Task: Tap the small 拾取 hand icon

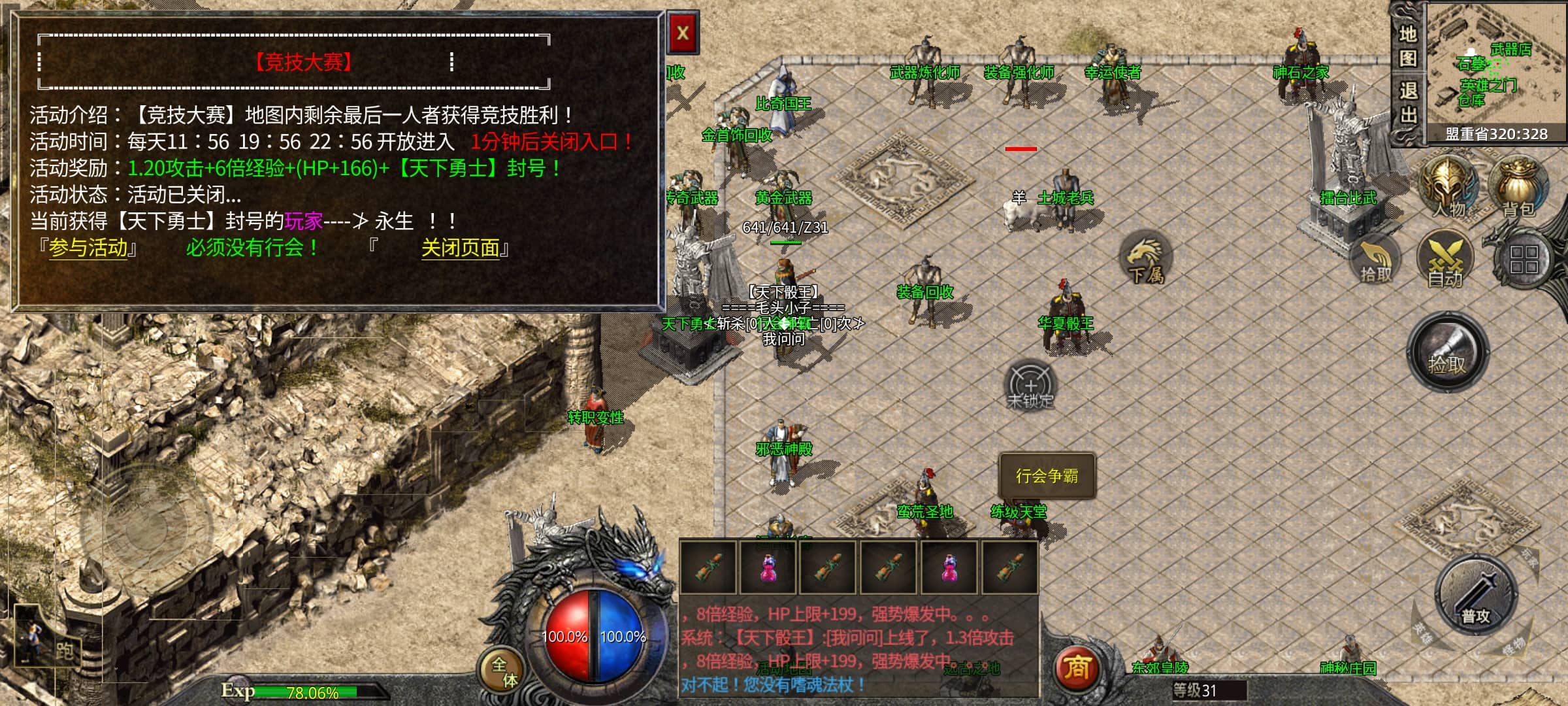Action: (x=1375, y=260)
